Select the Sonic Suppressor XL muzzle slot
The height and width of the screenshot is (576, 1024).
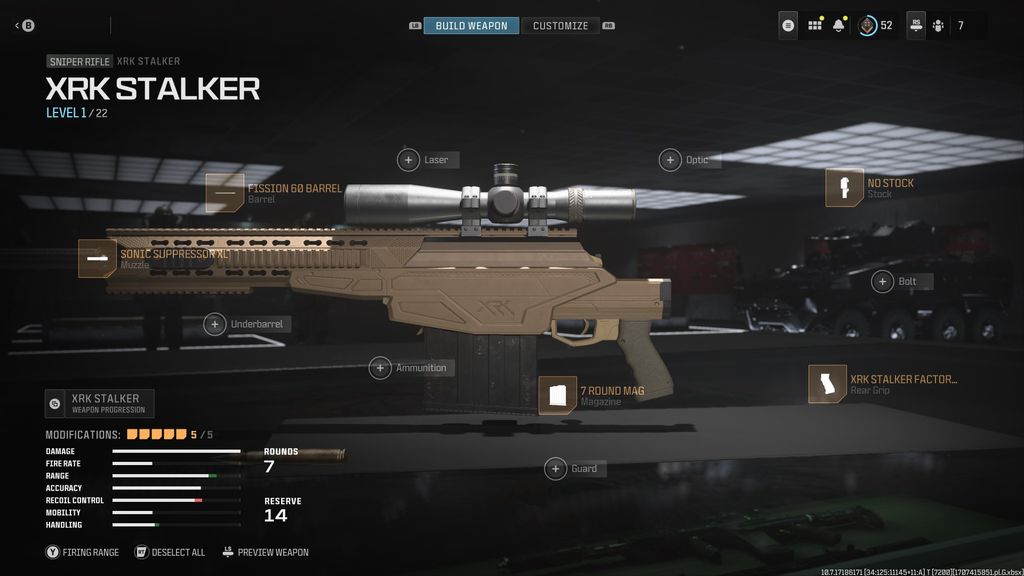(98, 258)
